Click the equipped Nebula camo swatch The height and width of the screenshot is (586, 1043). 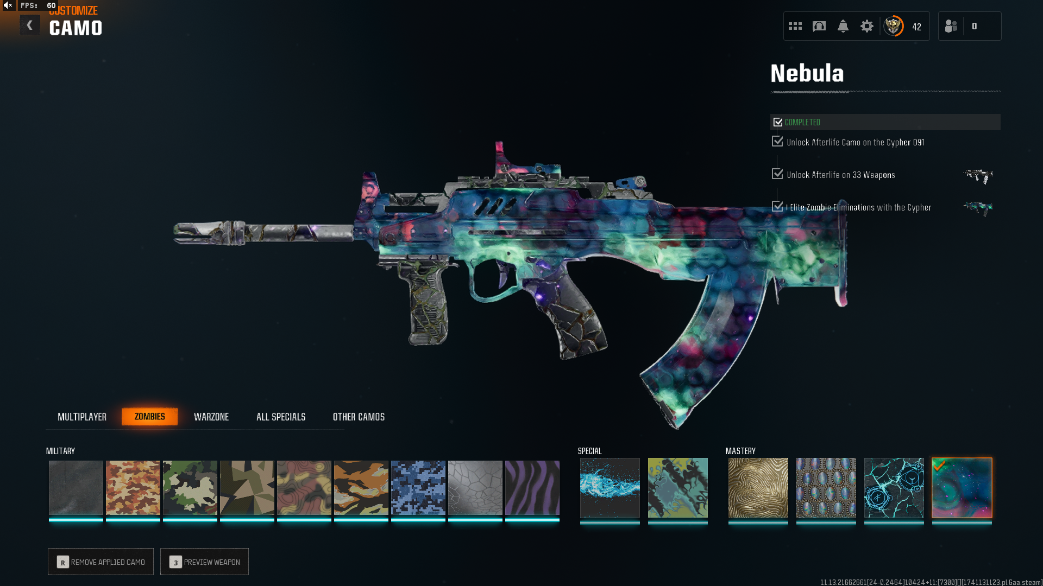(x=962, y=488)
